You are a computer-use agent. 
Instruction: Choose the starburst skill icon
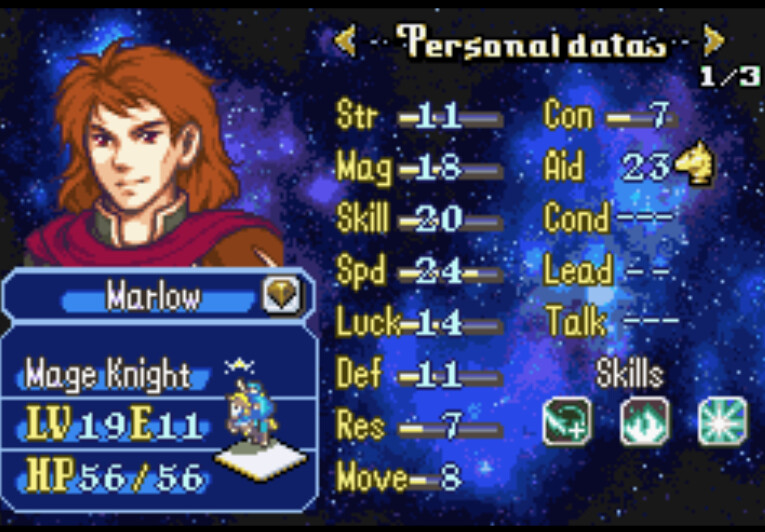pos(722,422)
